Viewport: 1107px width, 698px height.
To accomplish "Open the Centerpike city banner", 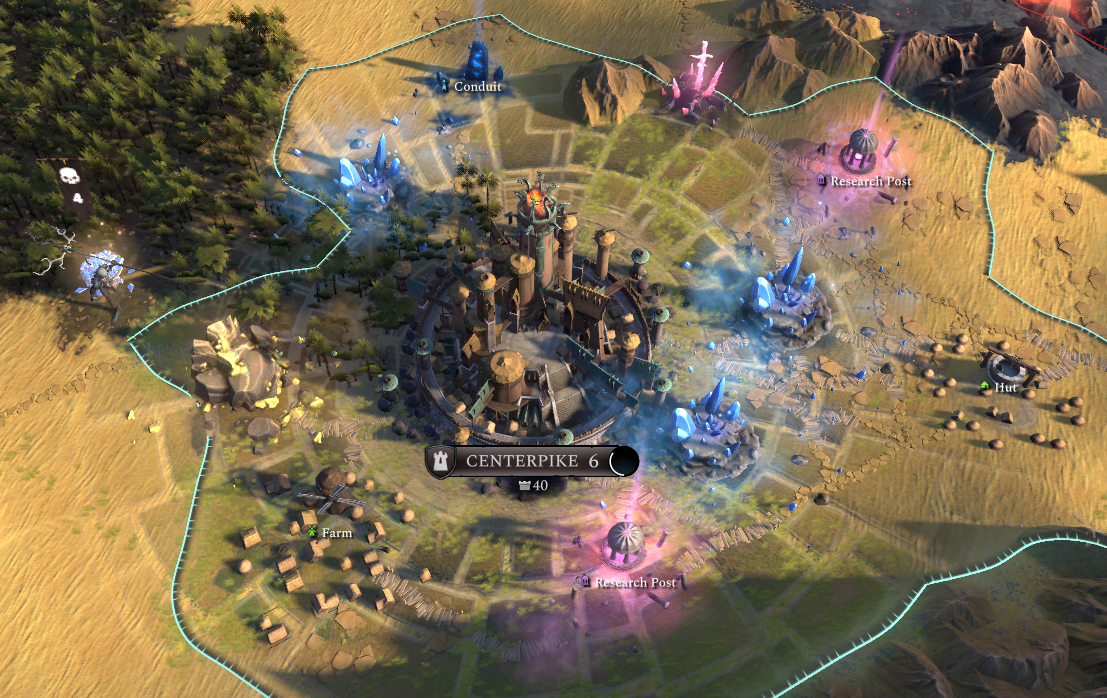I will pyautogui.click(x=531, y=461).
